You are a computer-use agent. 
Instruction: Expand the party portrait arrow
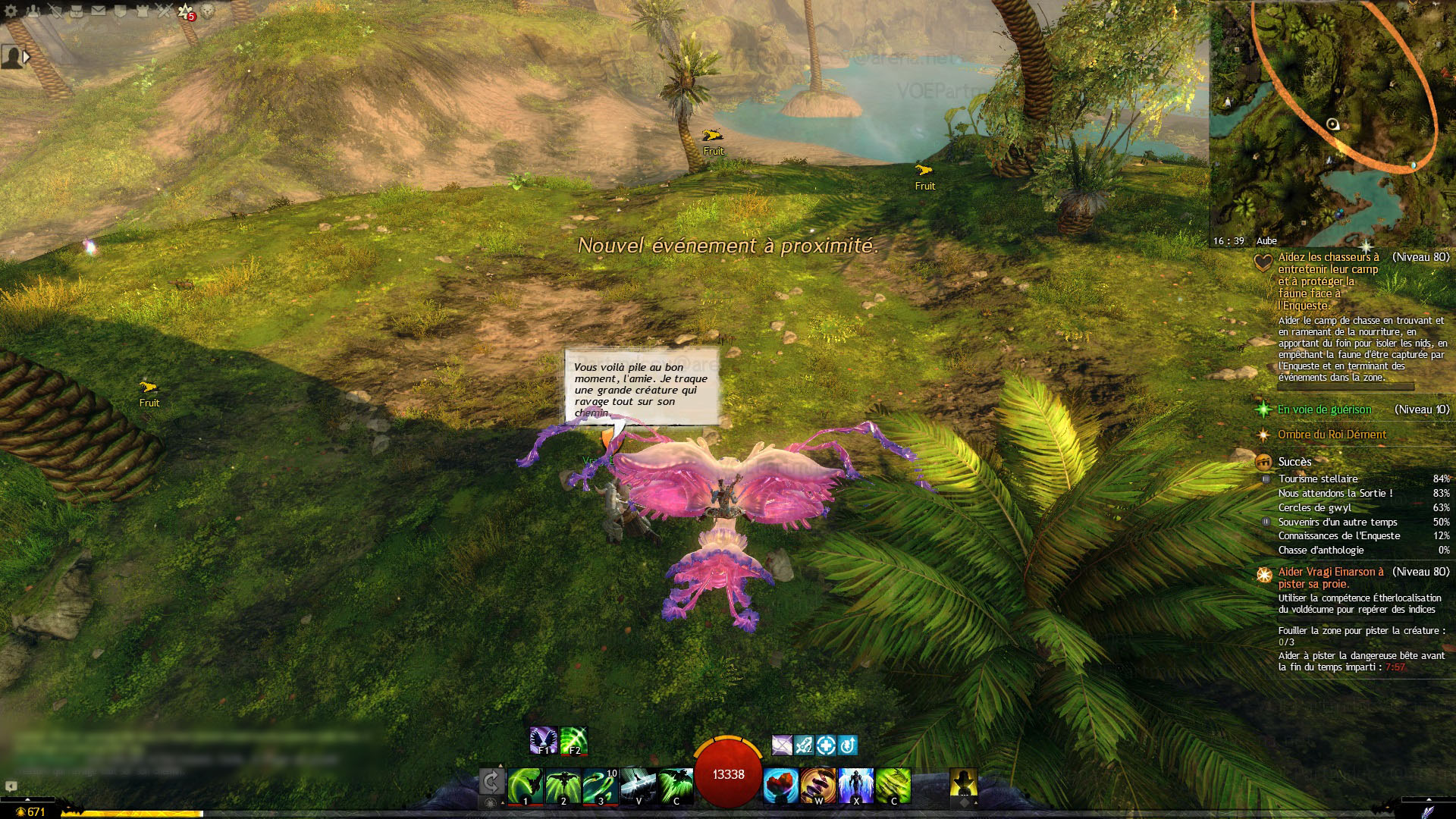(27, 56)
